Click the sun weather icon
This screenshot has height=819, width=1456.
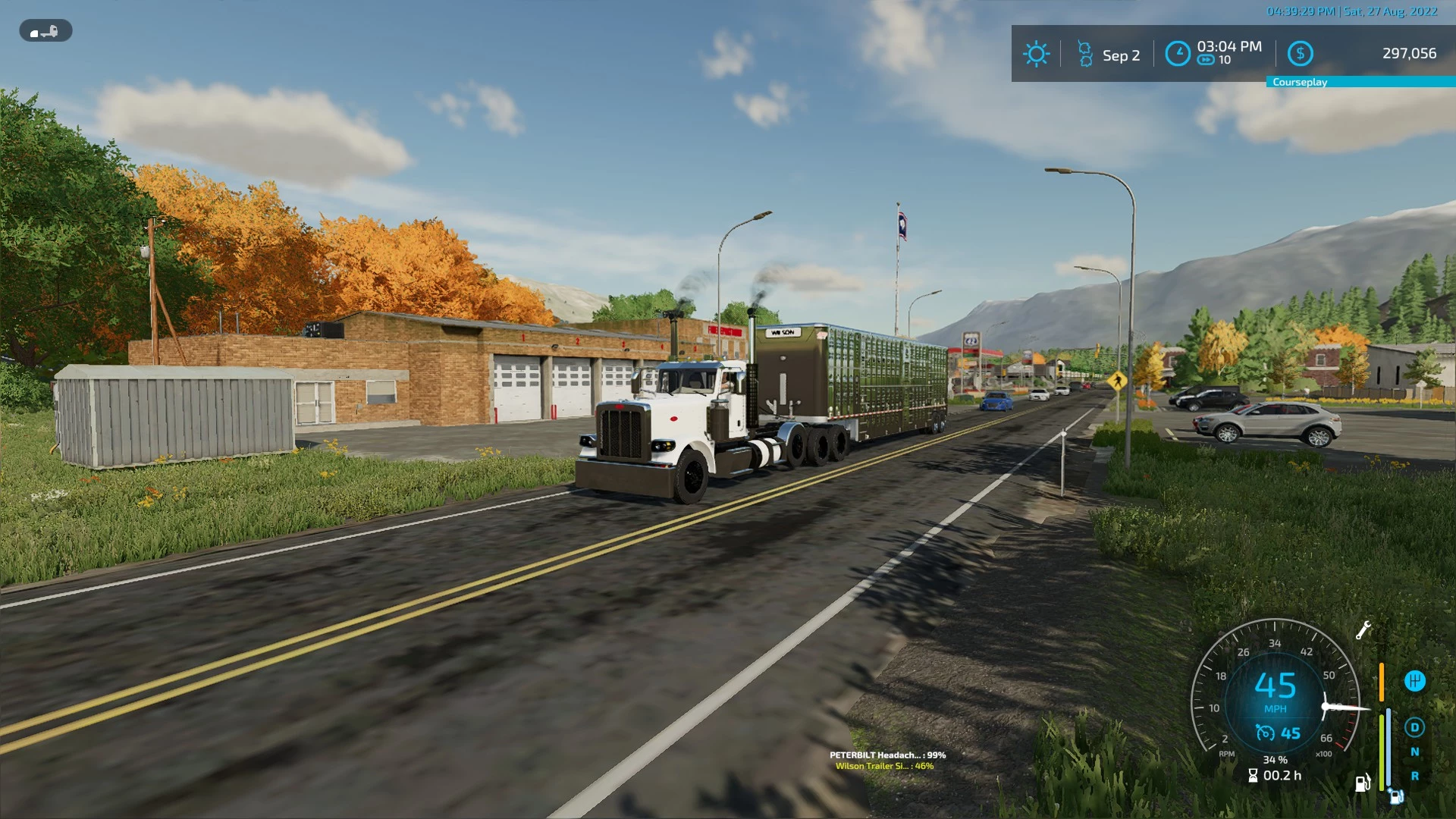(x=1036, y=54)
